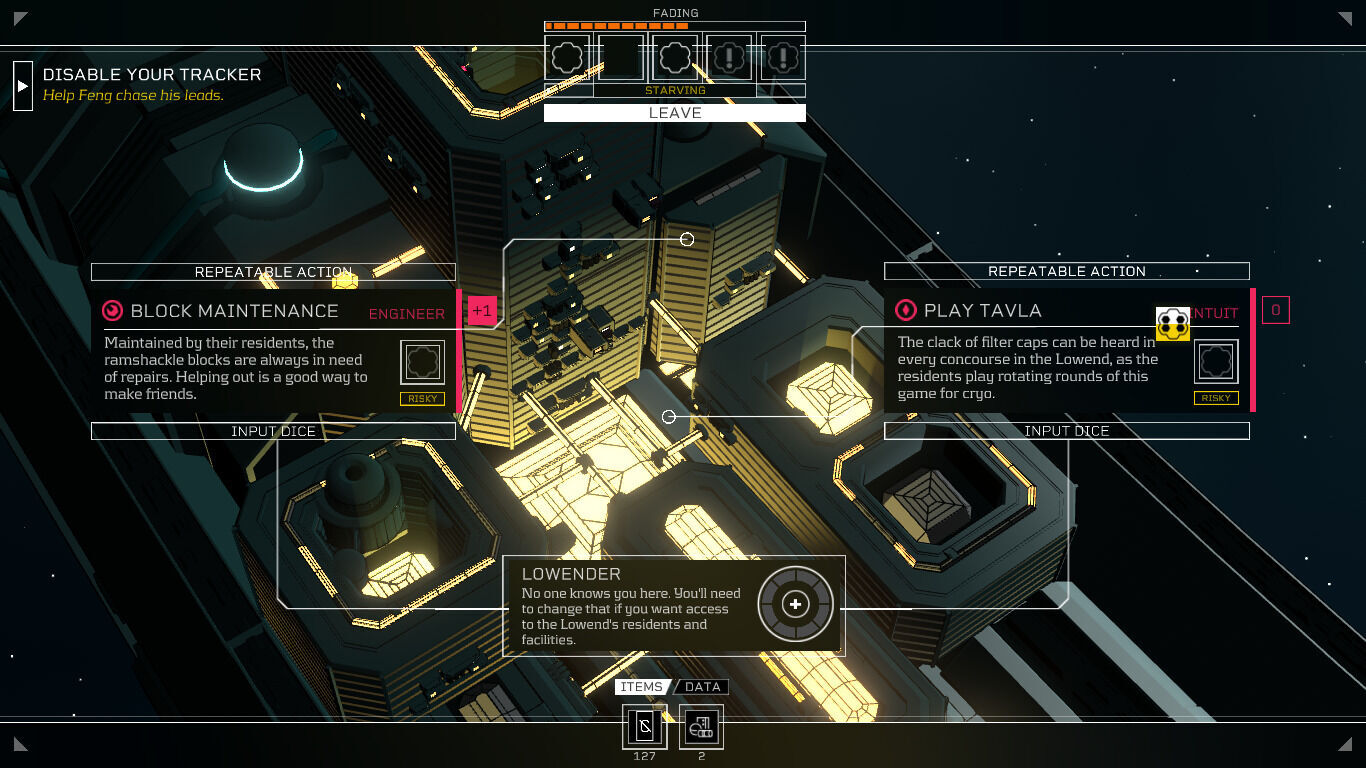
Task: Switch to the Data tab
Action: pos(702,687)
